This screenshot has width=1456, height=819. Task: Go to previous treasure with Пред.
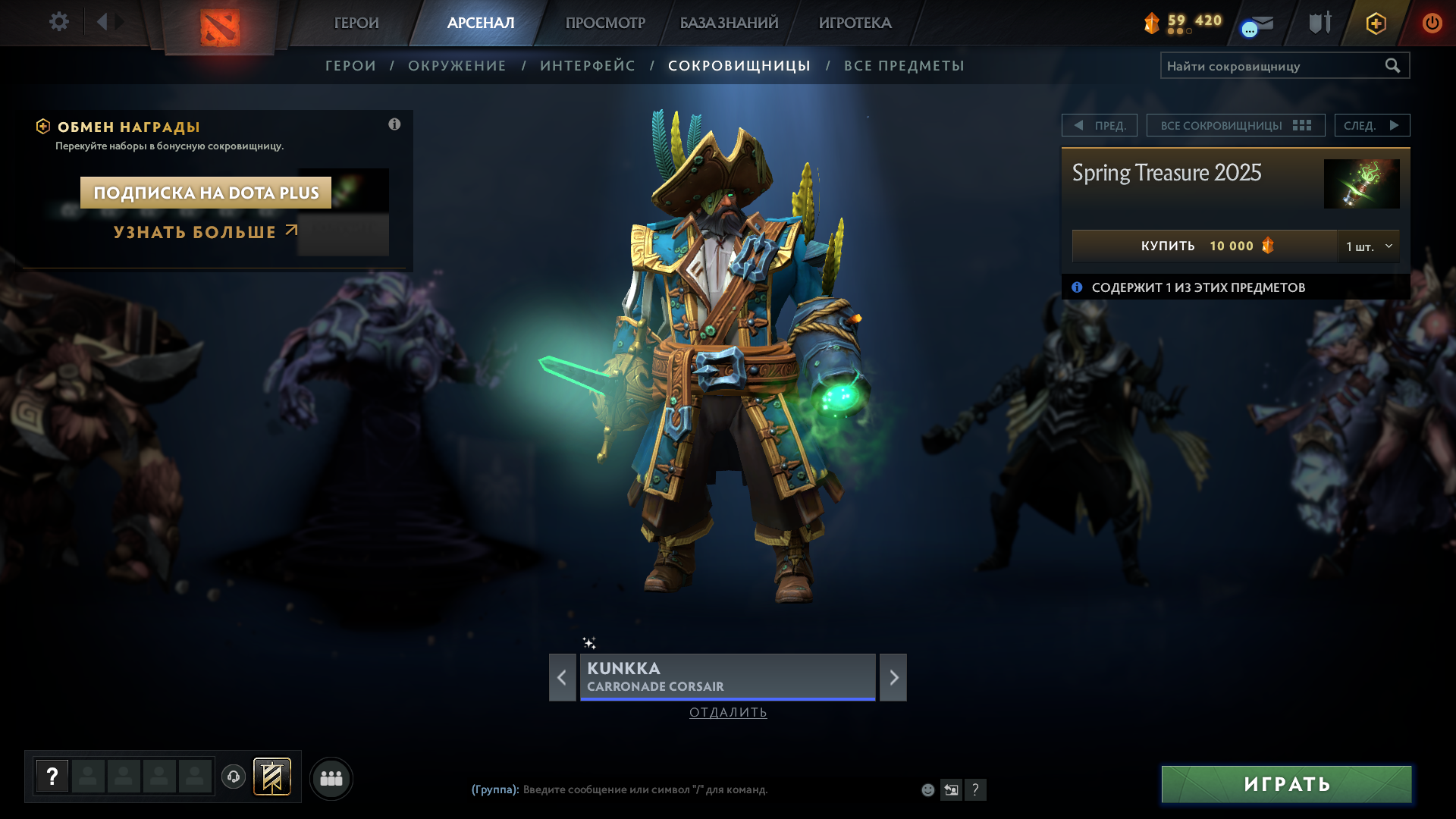click(1100, 125)
